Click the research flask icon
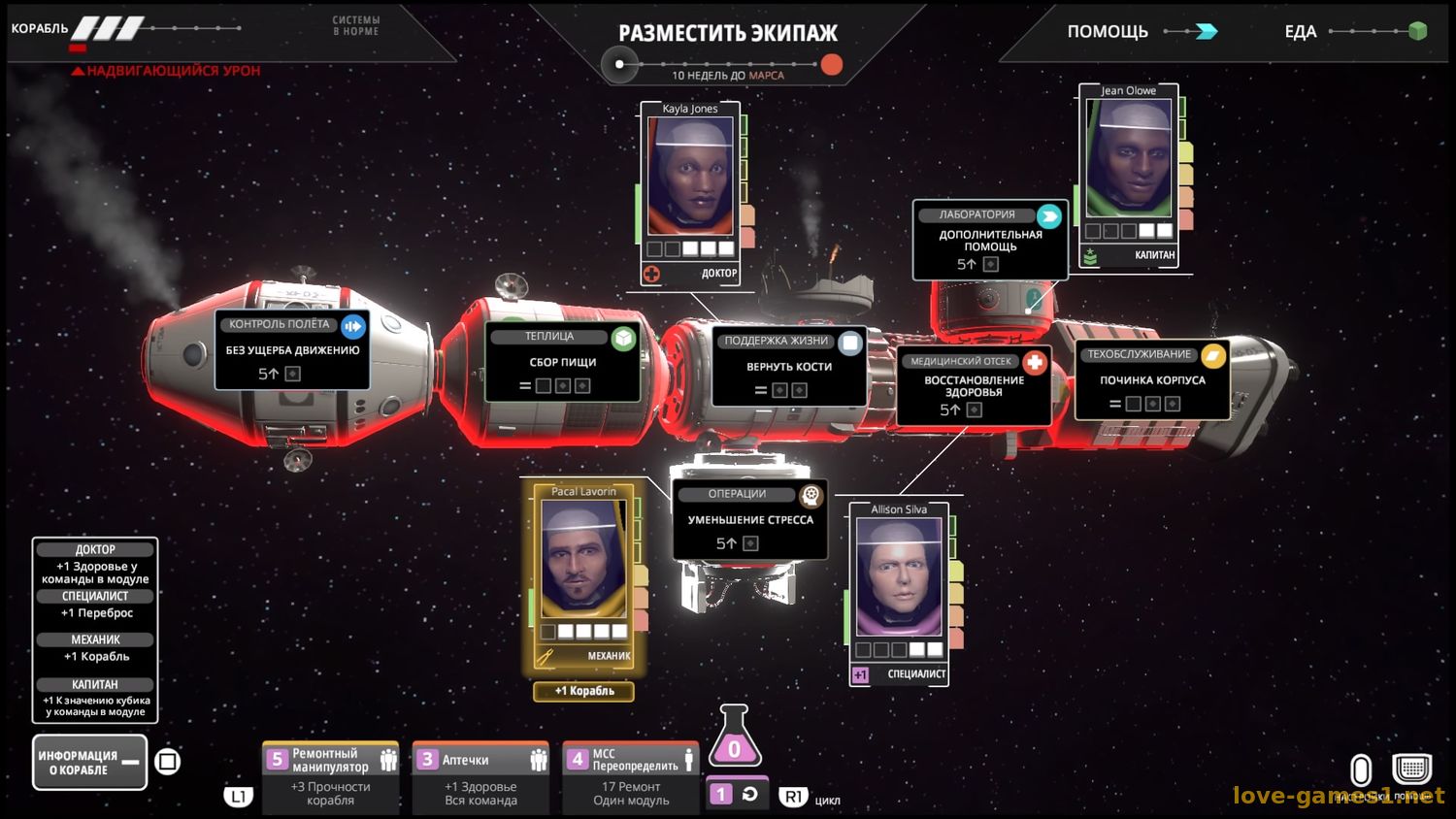1456x819 pixels. tap(734, 740)
